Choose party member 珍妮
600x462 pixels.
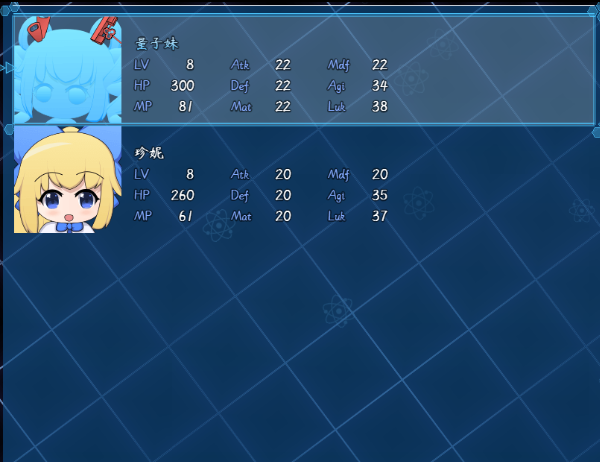click(x=300, y=180)
